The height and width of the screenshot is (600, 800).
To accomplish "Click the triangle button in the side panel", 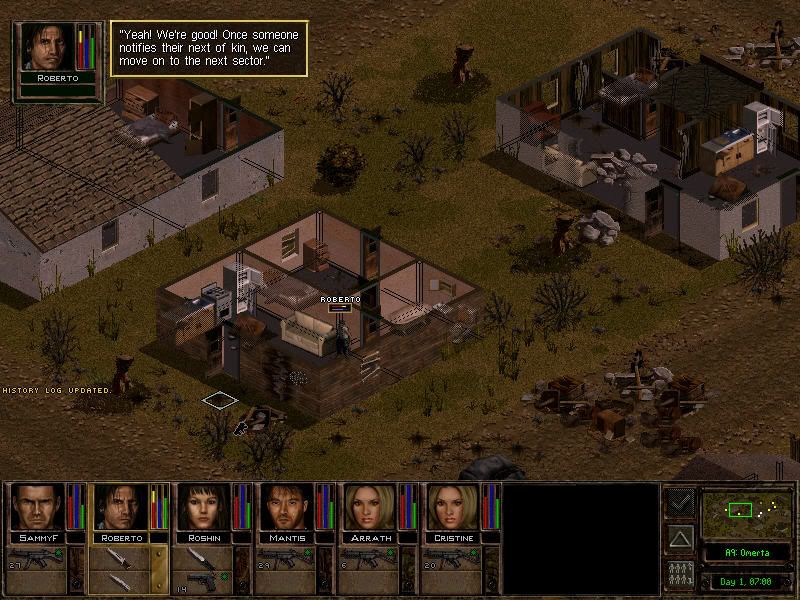I will (680, 540).
